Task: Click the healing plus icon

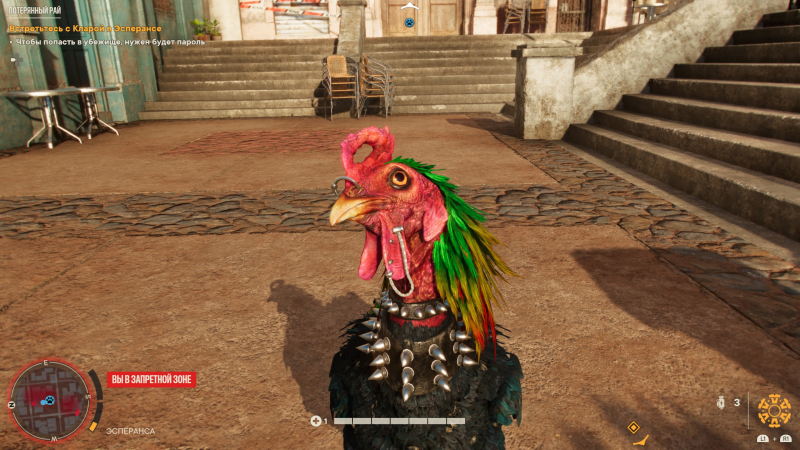Action: [316, 421]
